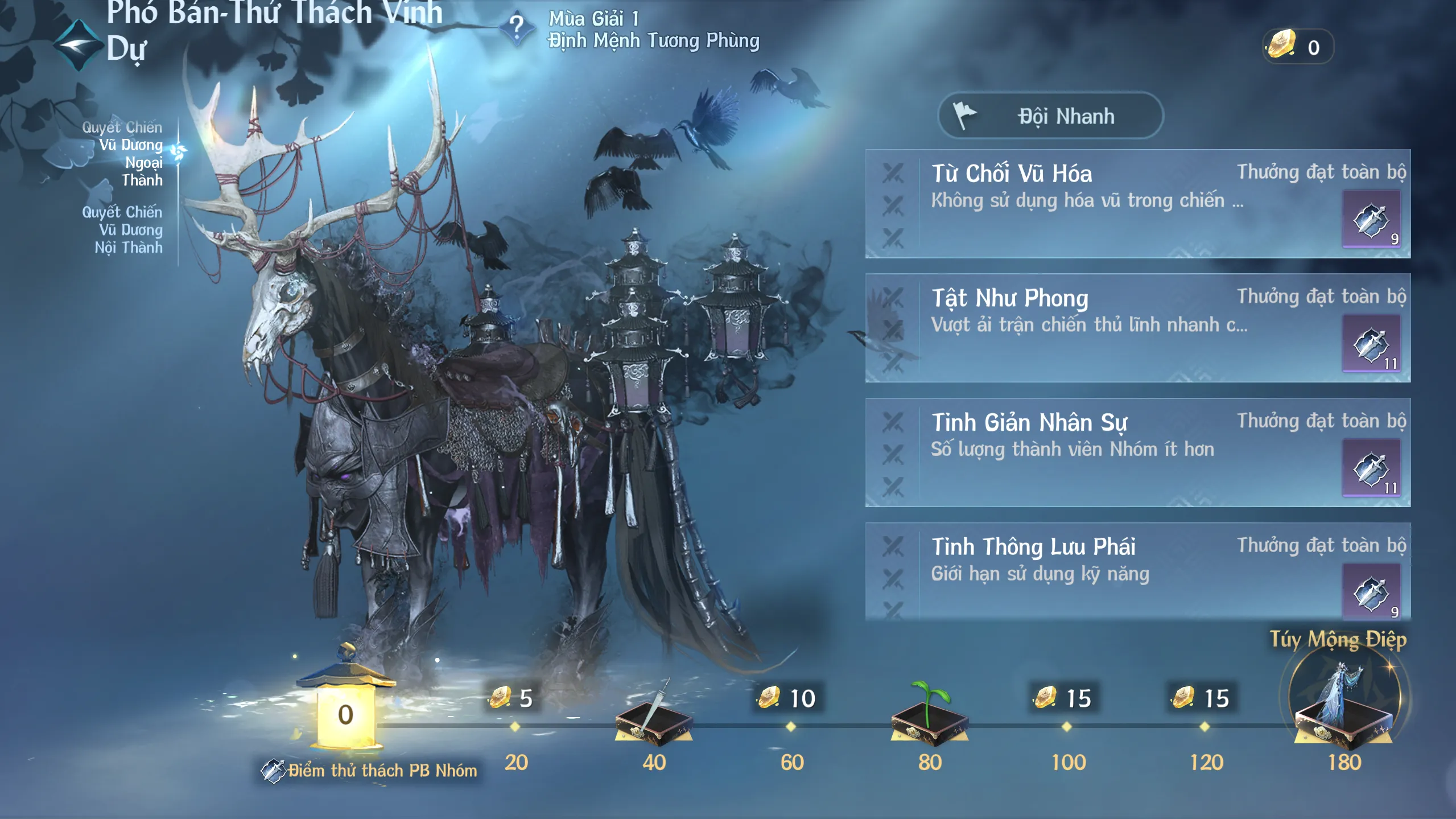Claim the 5 gold reward at 20 points
The image size is (1456, 819).
[x=513, y=699]
